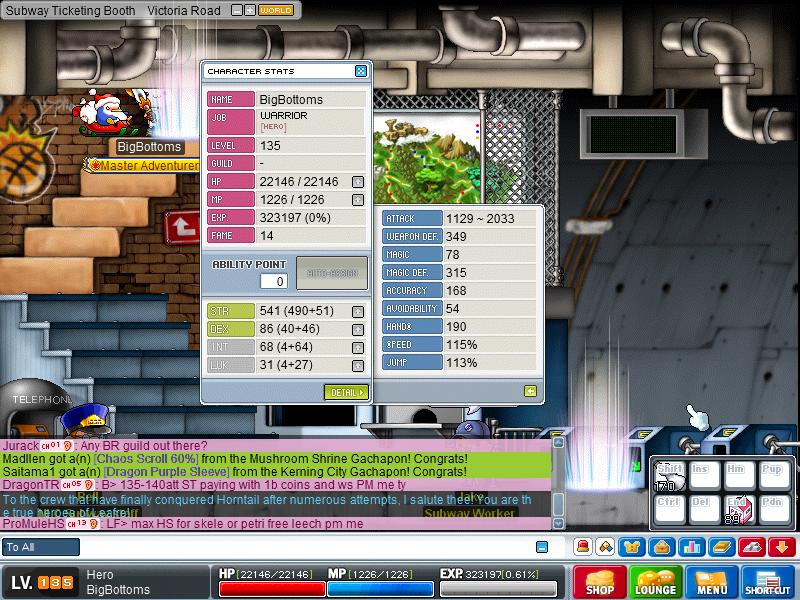Expand the minimap with the plus button
Image resolution: width=800 pixels, height=600 pixels.
click(250, 10)
